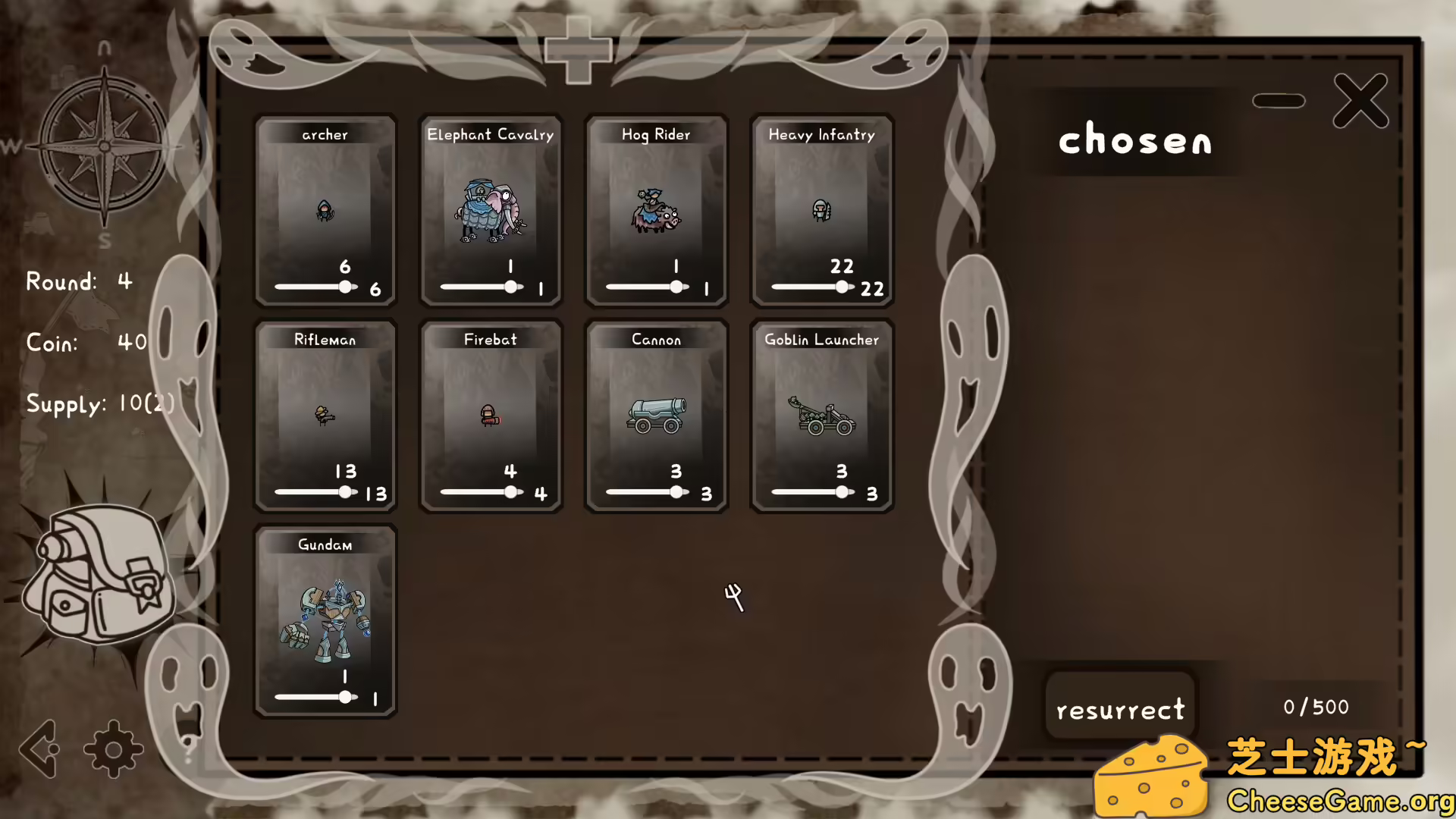The image size is (1456, 819).
Task: Select the Cannon unit card
Action: pos(655,413)
